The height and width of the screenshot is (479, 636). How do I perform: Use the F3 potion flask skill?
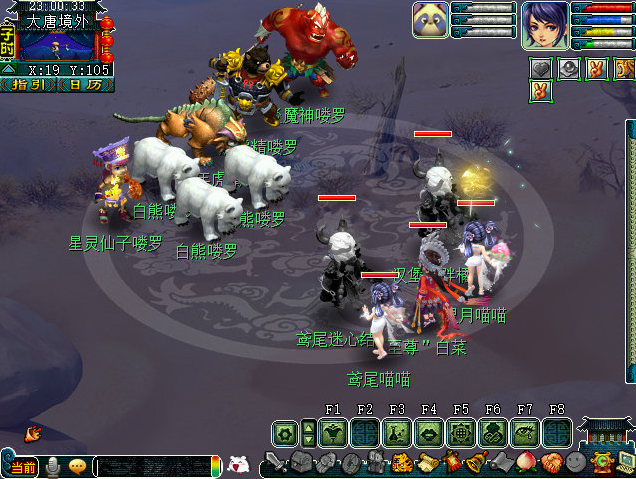point(397,433)
